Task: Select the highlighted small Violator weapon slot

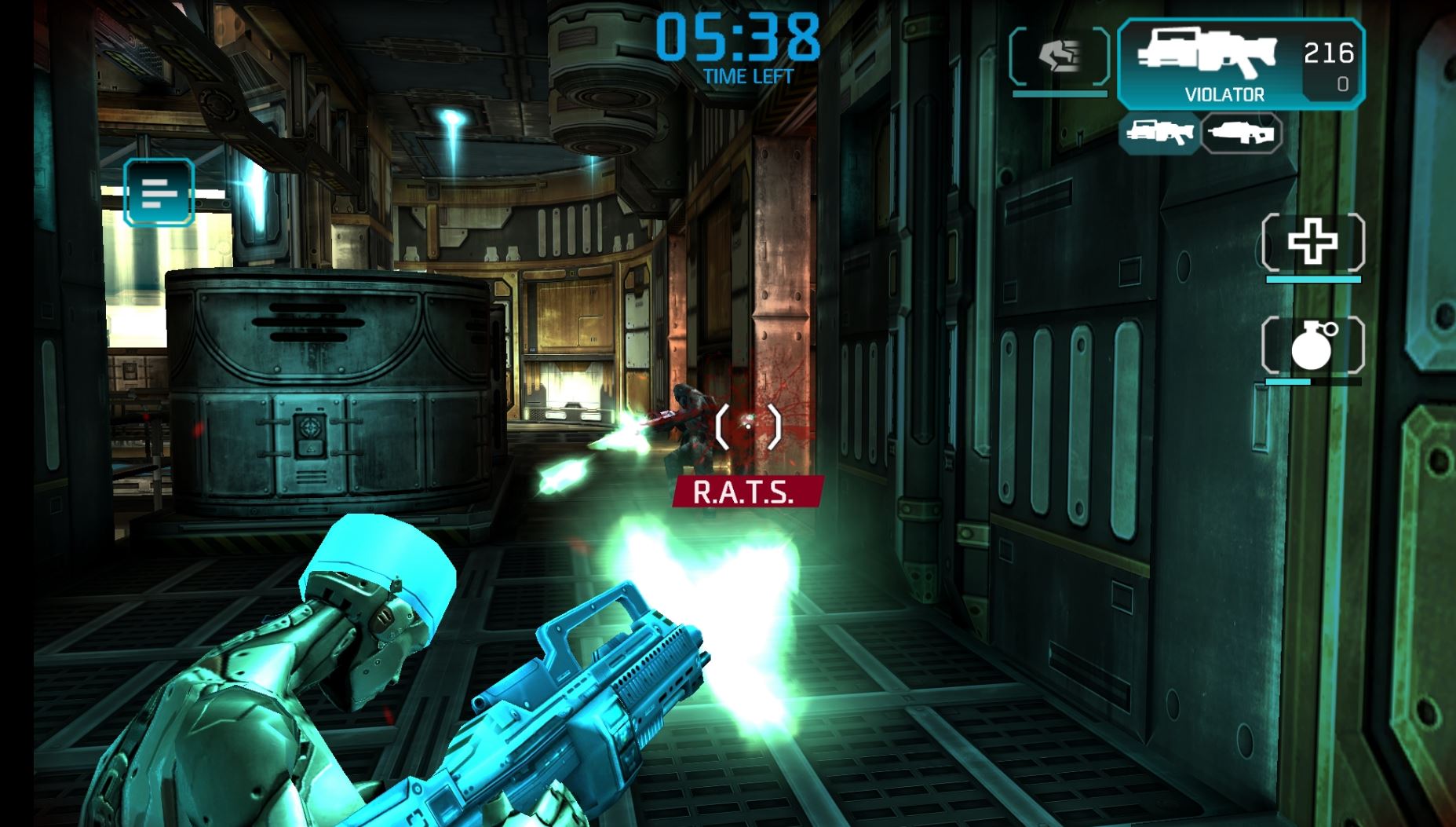Action: click(1159, 132)
